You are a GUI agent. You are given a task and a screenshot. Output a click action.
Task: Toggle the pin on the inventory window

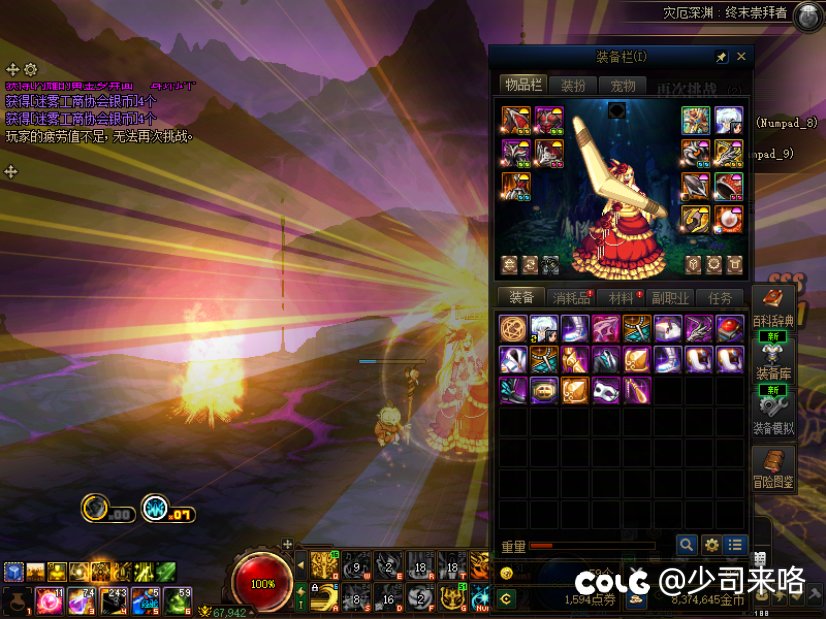[x=722, y=57]
